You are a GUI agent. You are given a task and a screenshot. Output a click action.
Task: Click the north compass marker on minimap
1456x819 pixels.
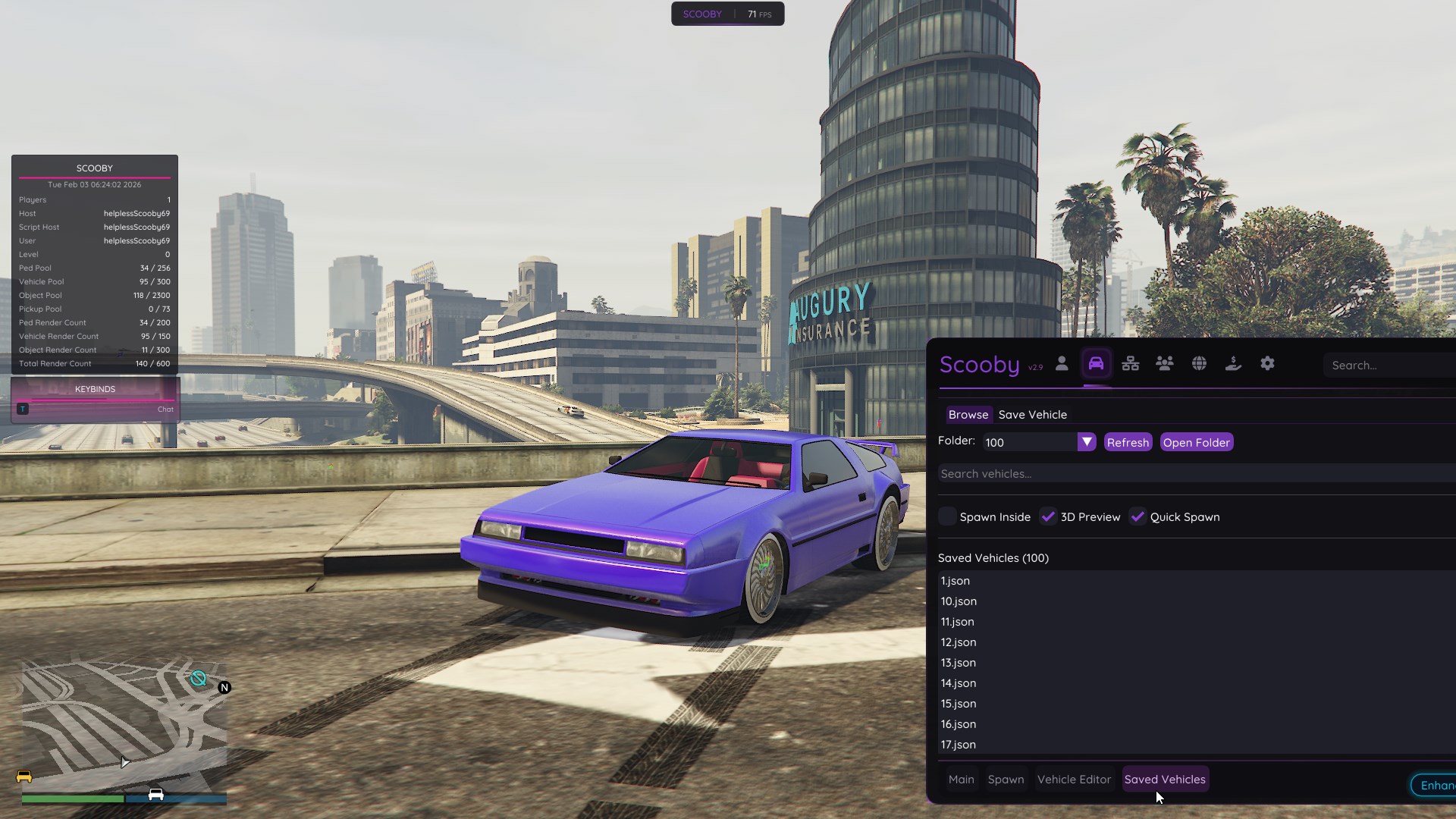coord(224,687)
